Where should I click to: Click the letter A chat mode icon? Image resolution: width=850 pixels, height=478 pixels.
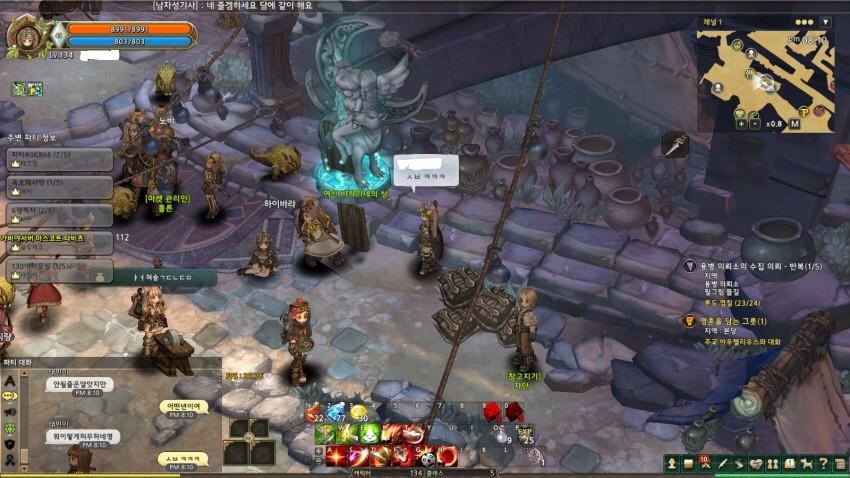click(11, 381)
